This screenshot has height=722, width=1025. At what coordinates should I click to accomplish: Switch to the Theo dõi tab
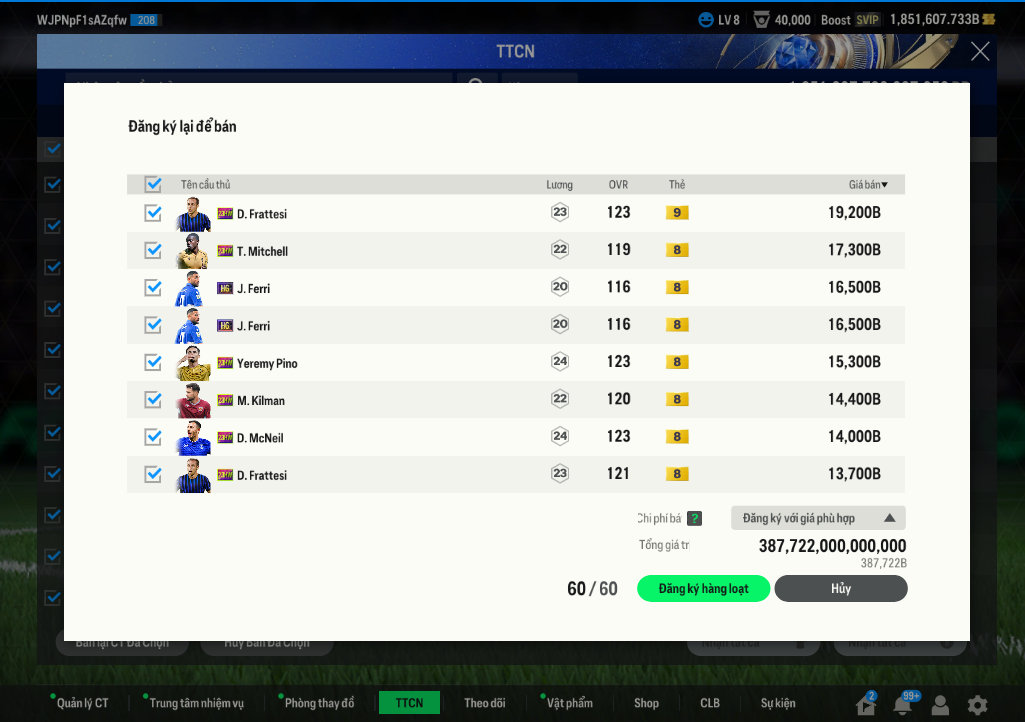(484, 703)
